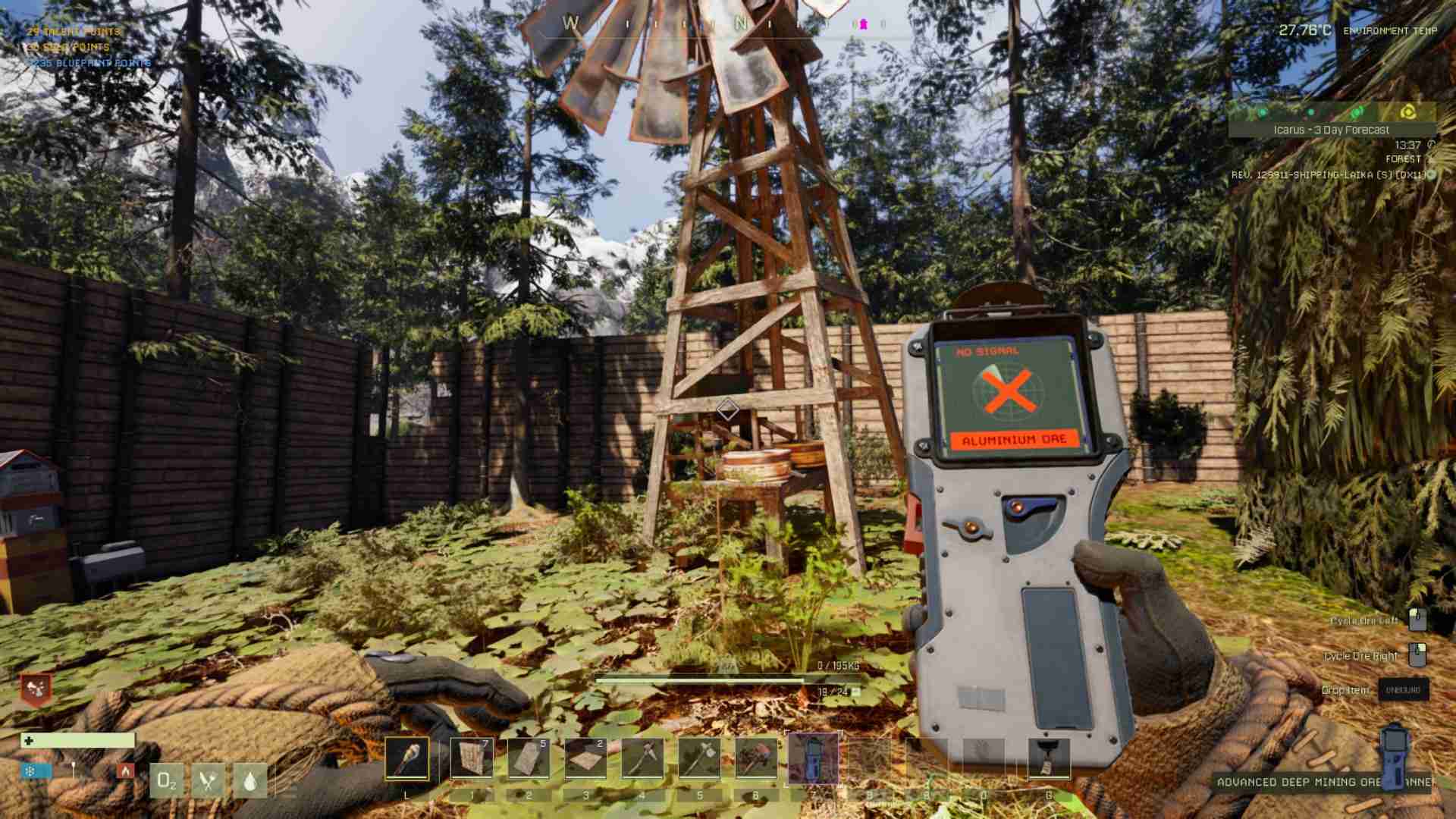
Task: Click the last hotbar slot labeled G
Action: tap(1049, 758)
